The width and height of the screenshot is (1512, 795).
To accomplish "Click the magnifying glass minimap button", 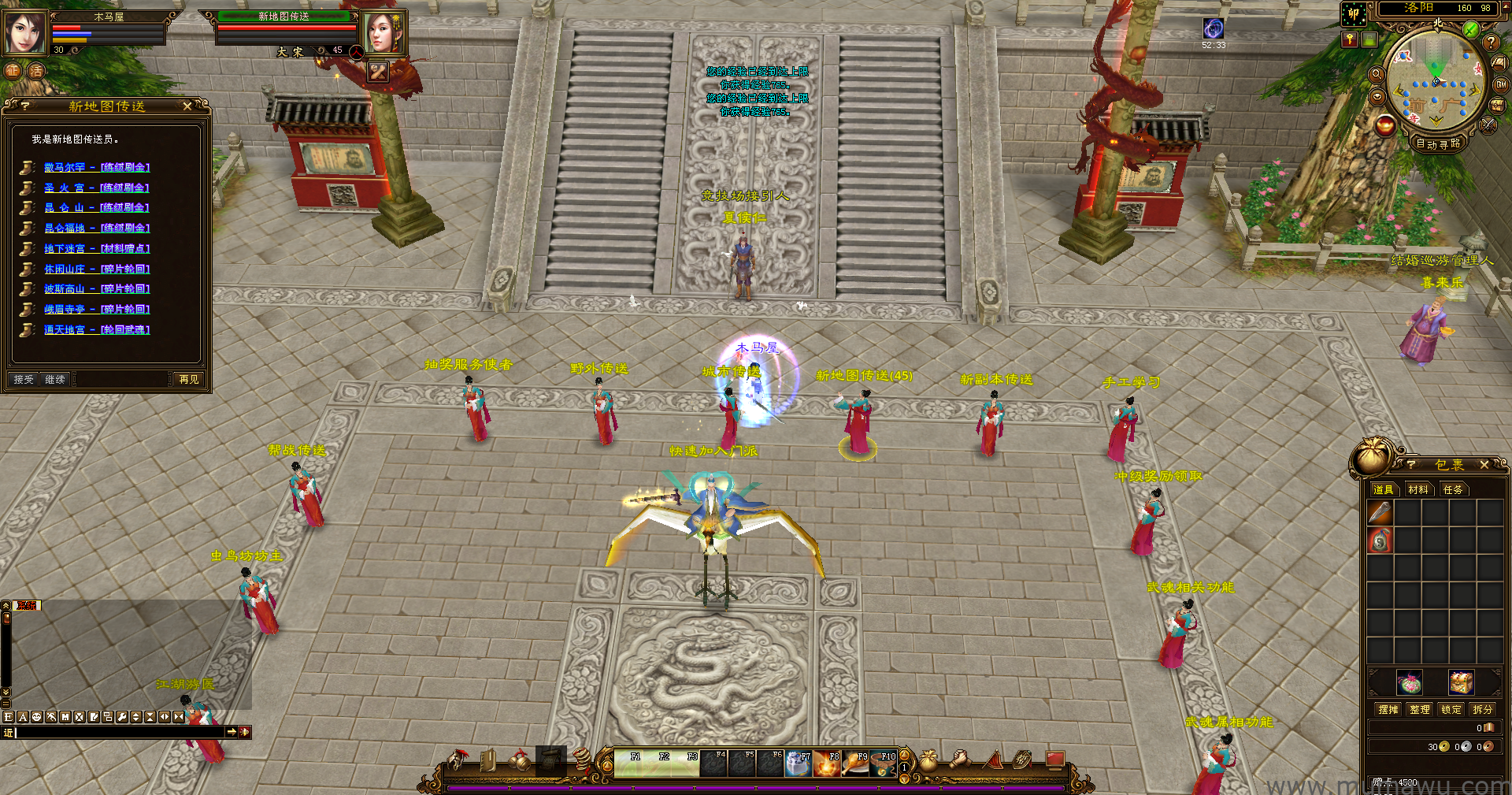I will coord(1377,74).
